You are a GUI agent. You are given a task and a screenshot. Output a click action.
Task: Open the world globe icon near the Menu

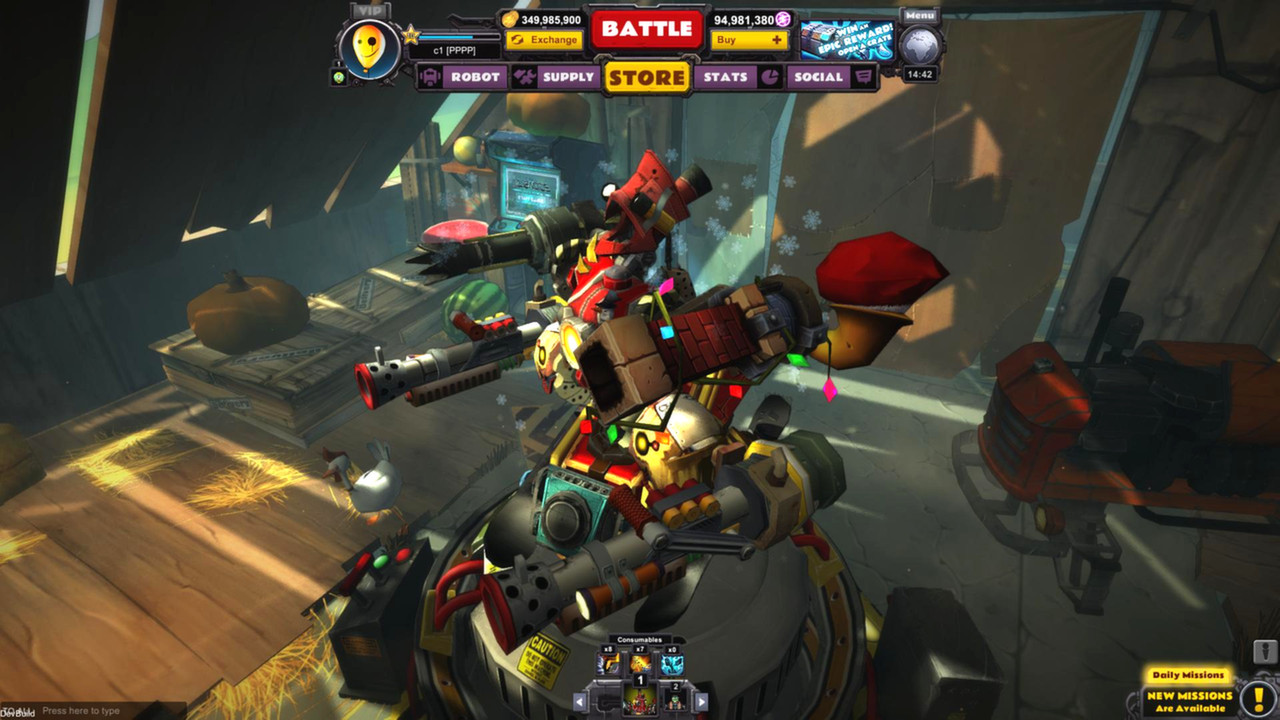tap(922, 46)
